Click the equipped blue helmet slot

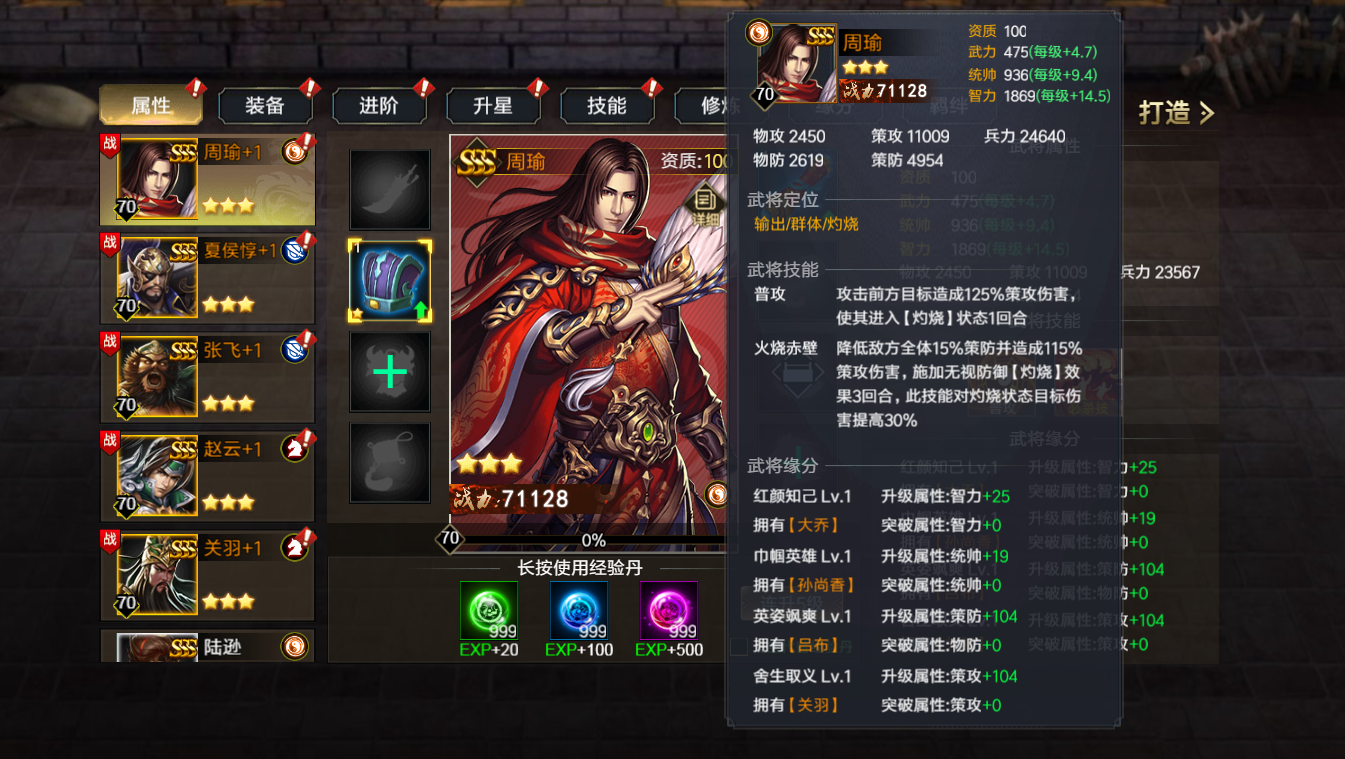click(390, 281)
